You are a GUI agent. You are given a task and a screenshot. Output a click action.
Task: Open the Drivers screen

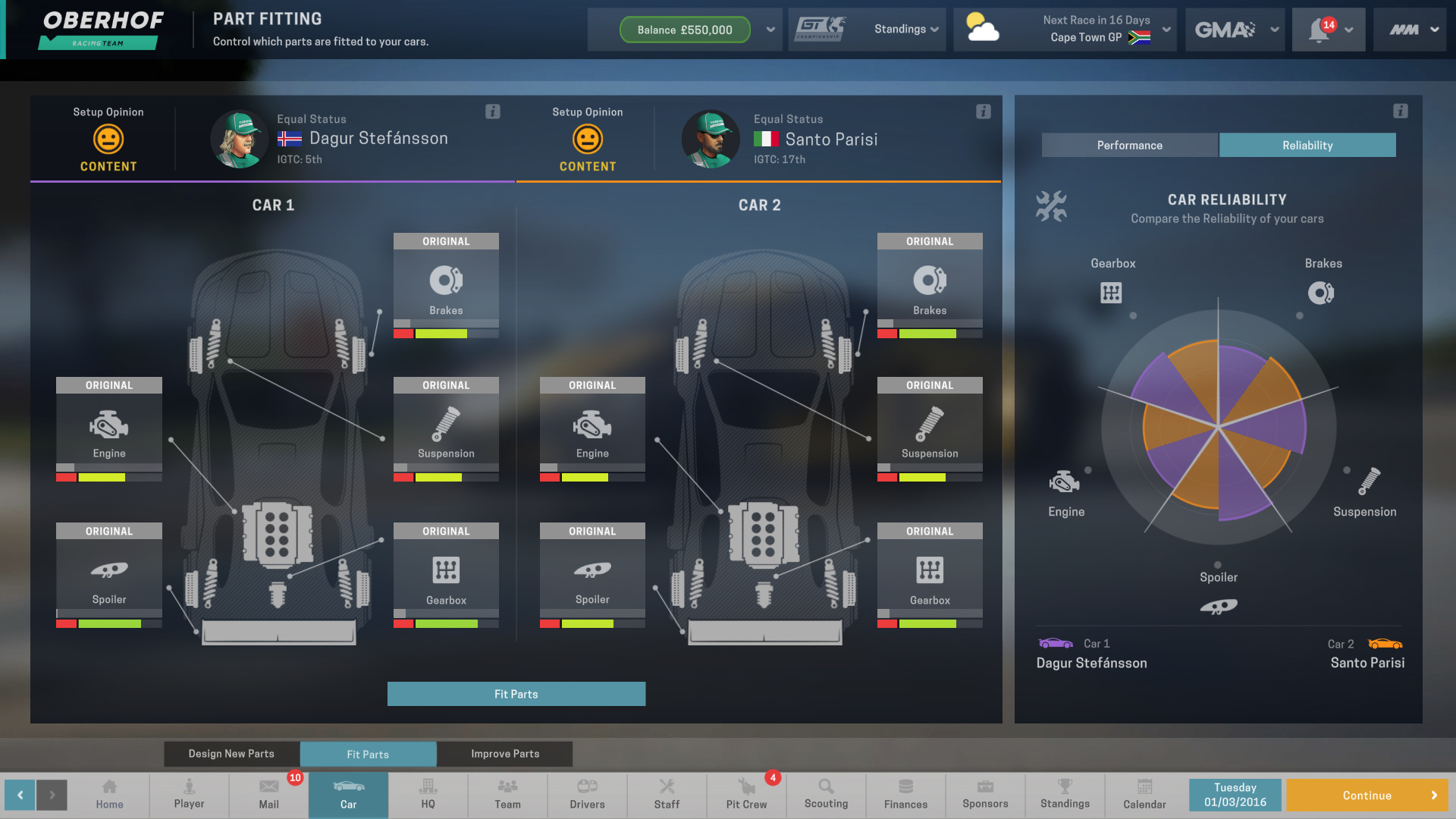click(x=587, y=795)
